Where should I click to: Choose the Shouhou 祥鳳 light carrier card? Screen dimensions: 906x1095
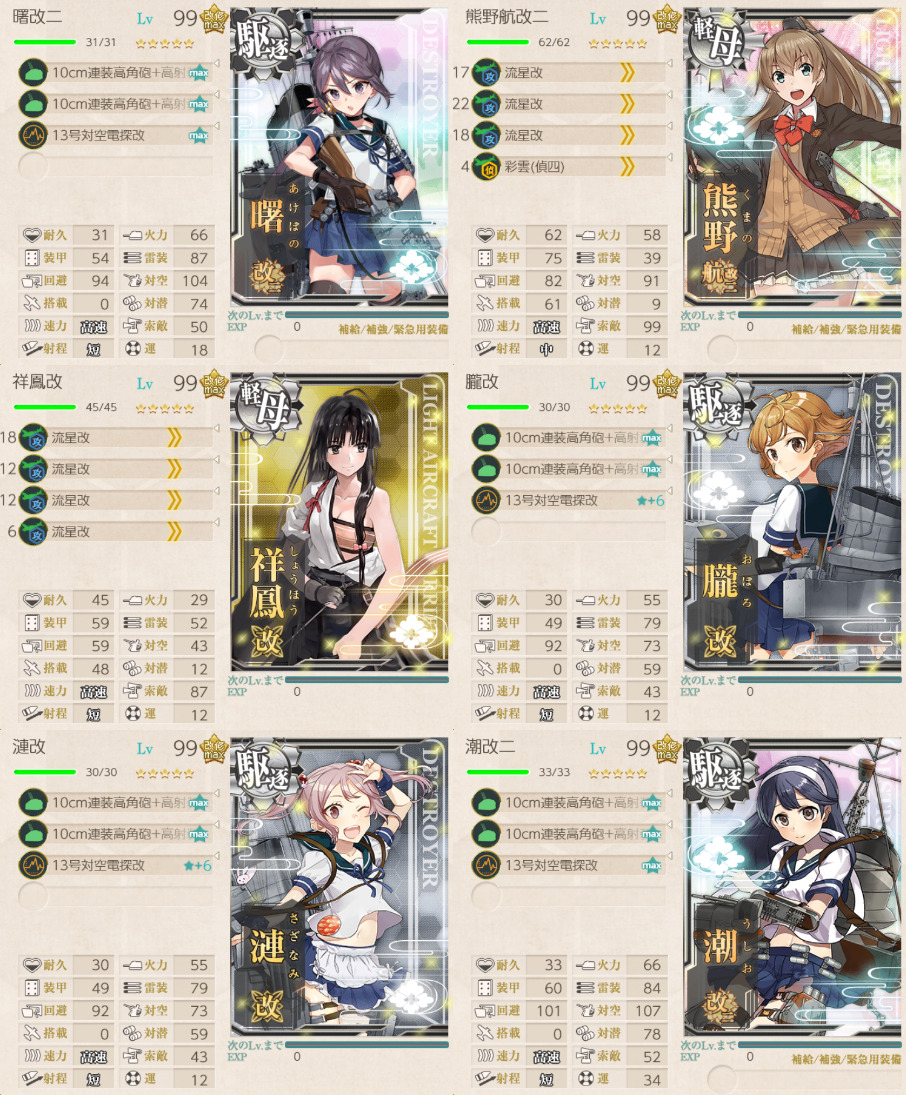pyautogui.click(x=340, y=520)
